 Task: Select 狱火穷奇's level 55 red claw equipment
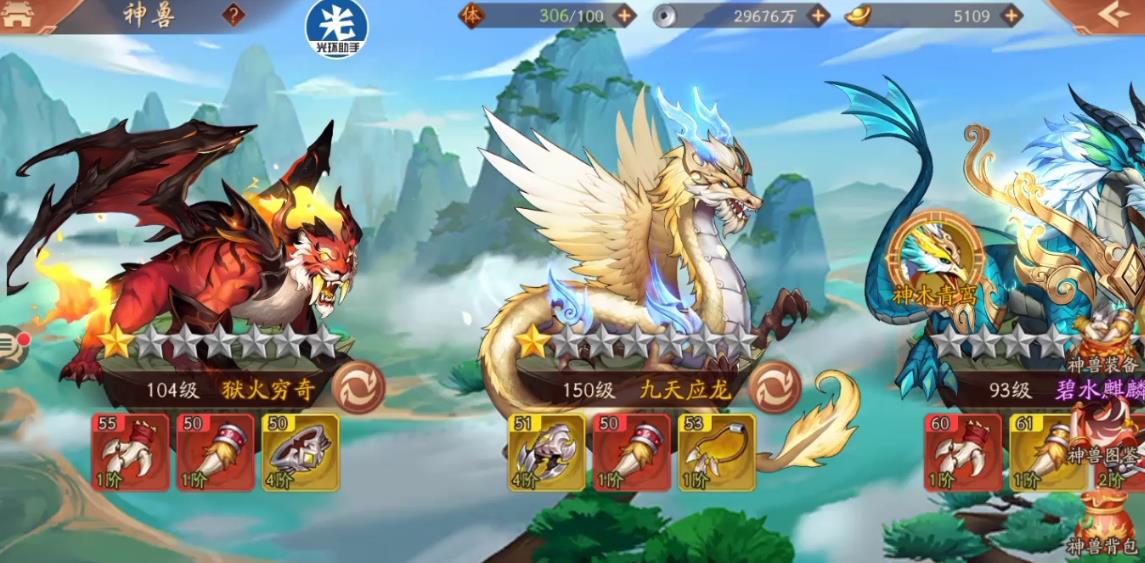(130, 452)
